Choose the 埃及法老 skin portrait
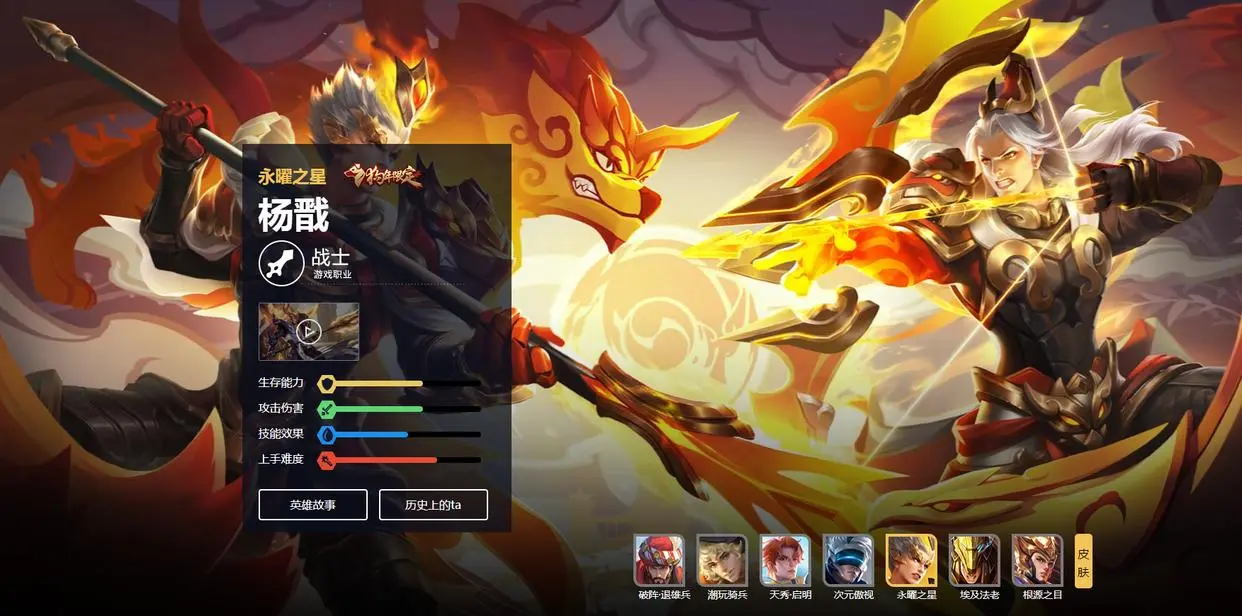1242x616 pixels. coord(974,560)
